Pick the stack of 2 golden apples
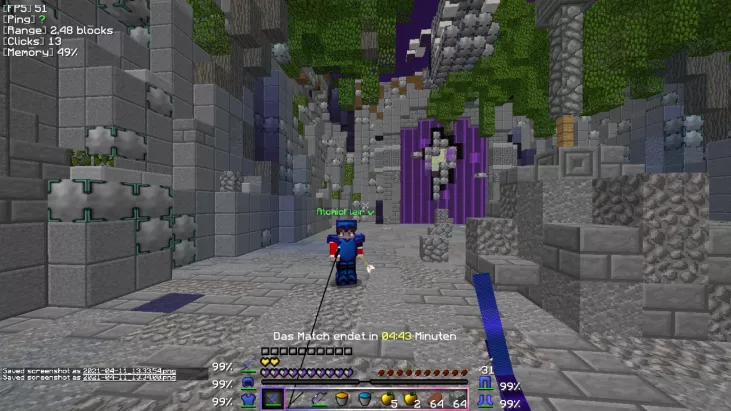Viewport: 731px width, 411px height. click(412, 399)
